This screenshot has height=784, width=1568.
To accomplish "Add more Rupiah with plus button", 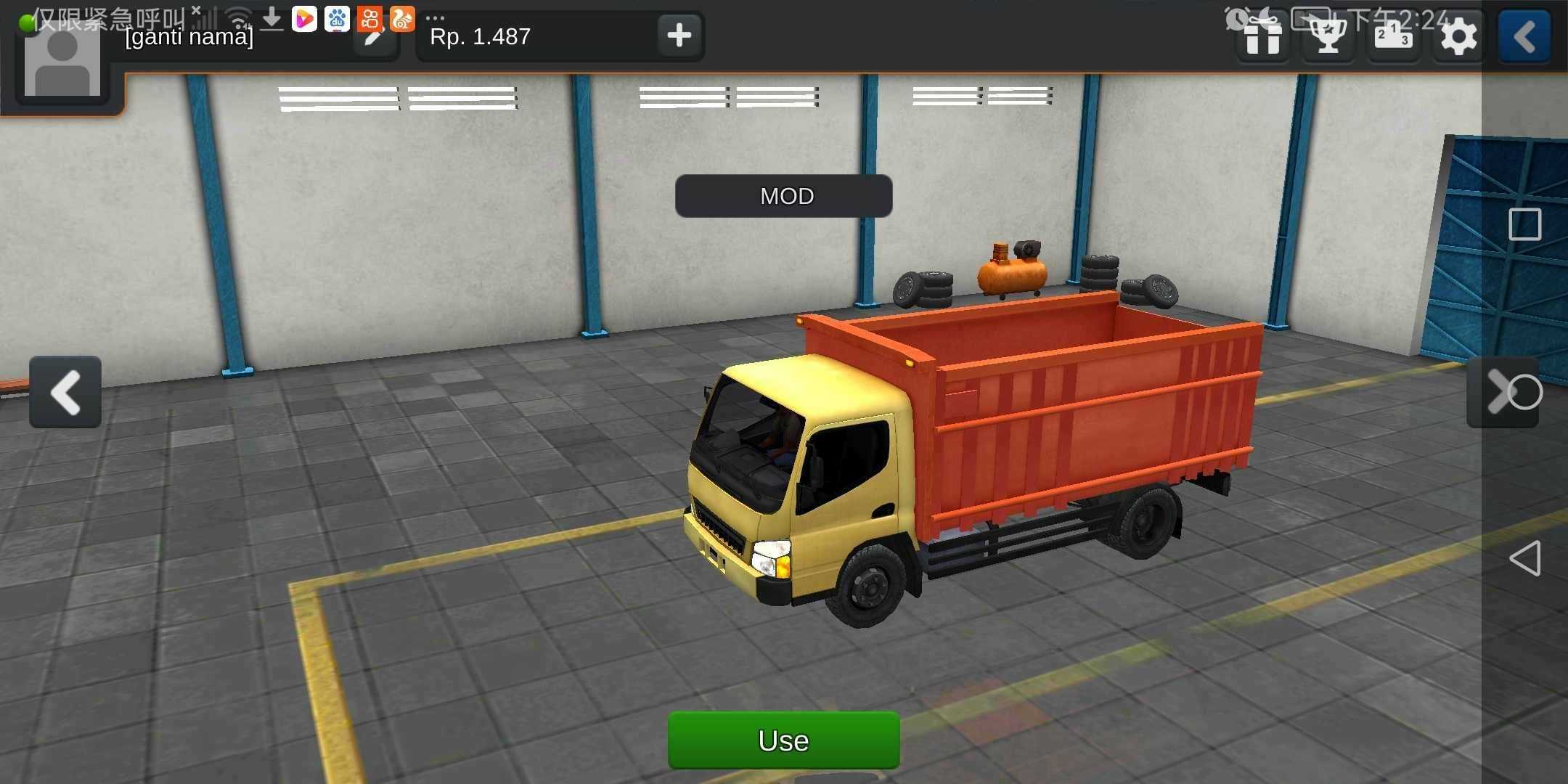I will [679, 35].
